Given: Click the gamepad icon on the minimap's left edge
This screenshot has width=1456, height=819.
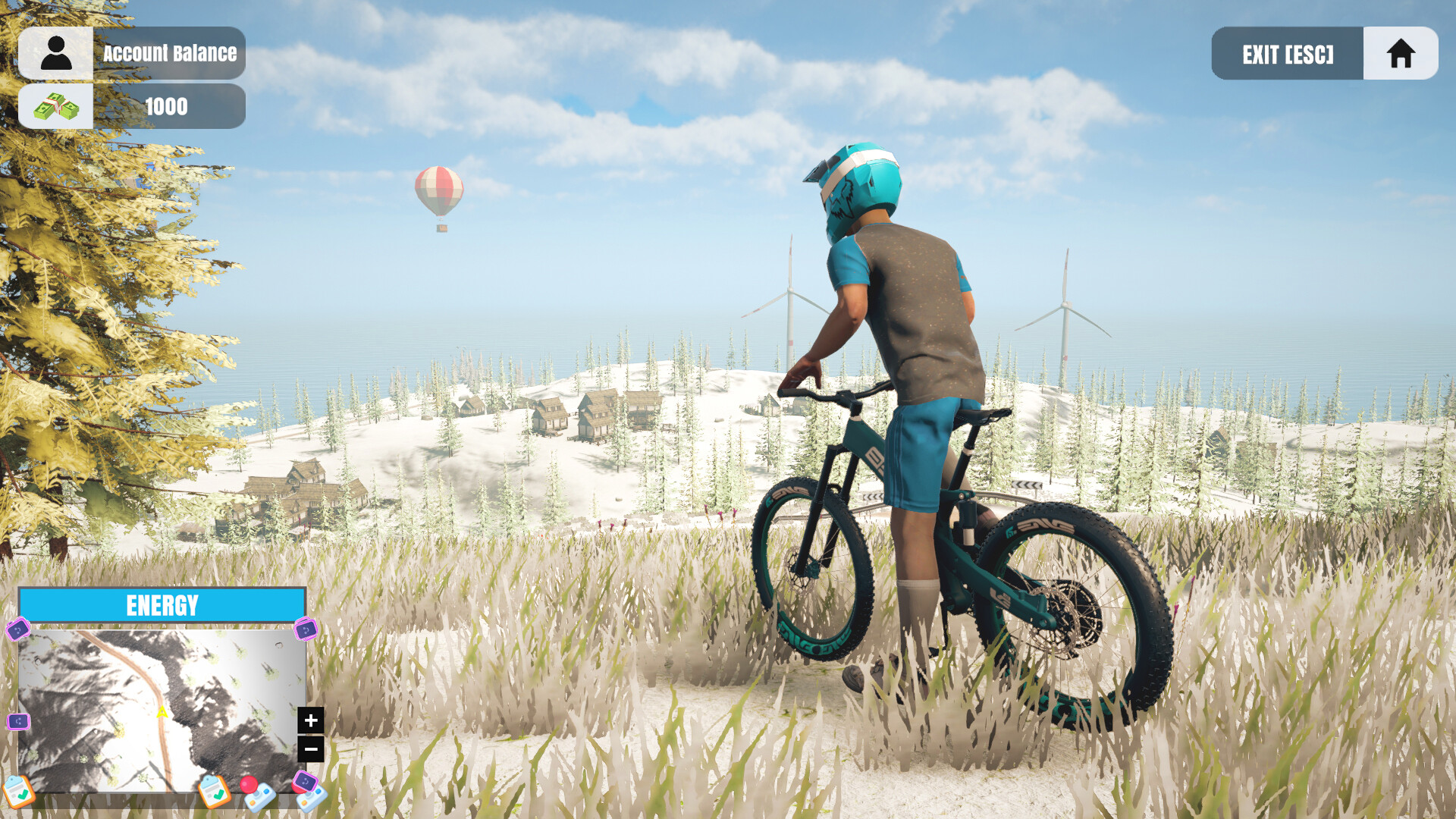Looking at the screenshot, I should click(x=18, y=722).
